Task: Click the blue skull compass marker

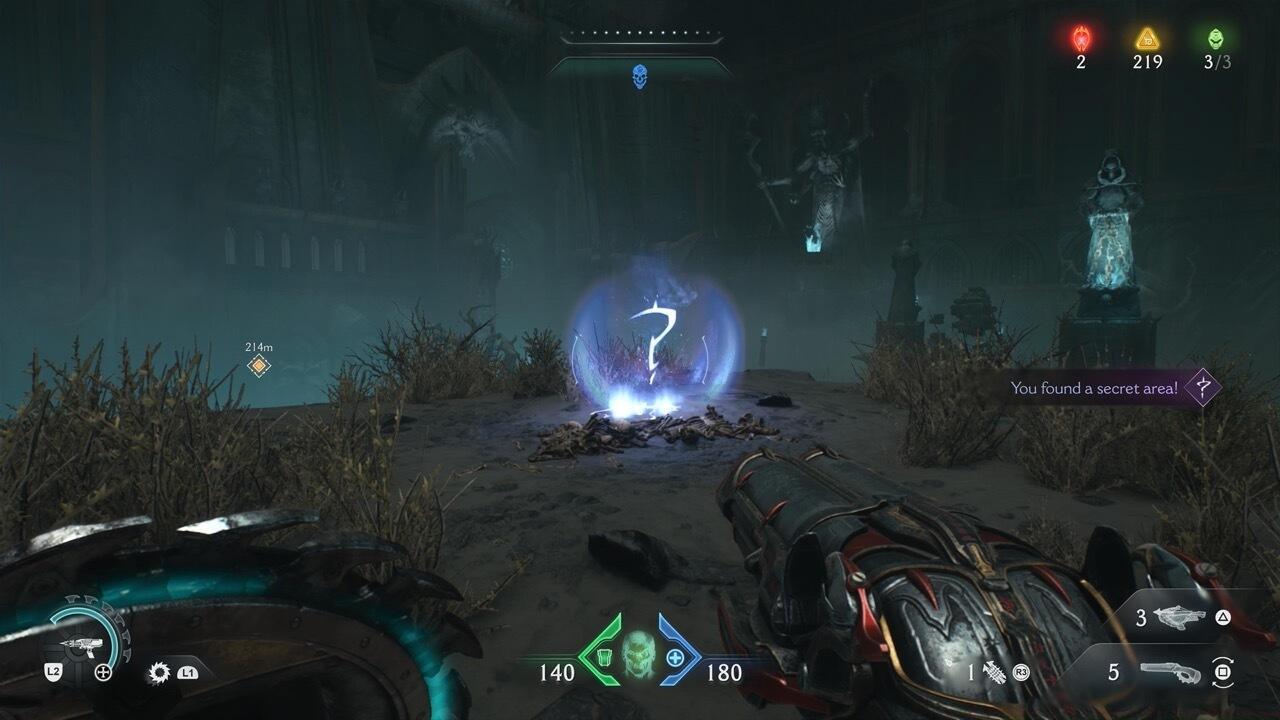Action: pyautogui.click(x=639, y=76)
